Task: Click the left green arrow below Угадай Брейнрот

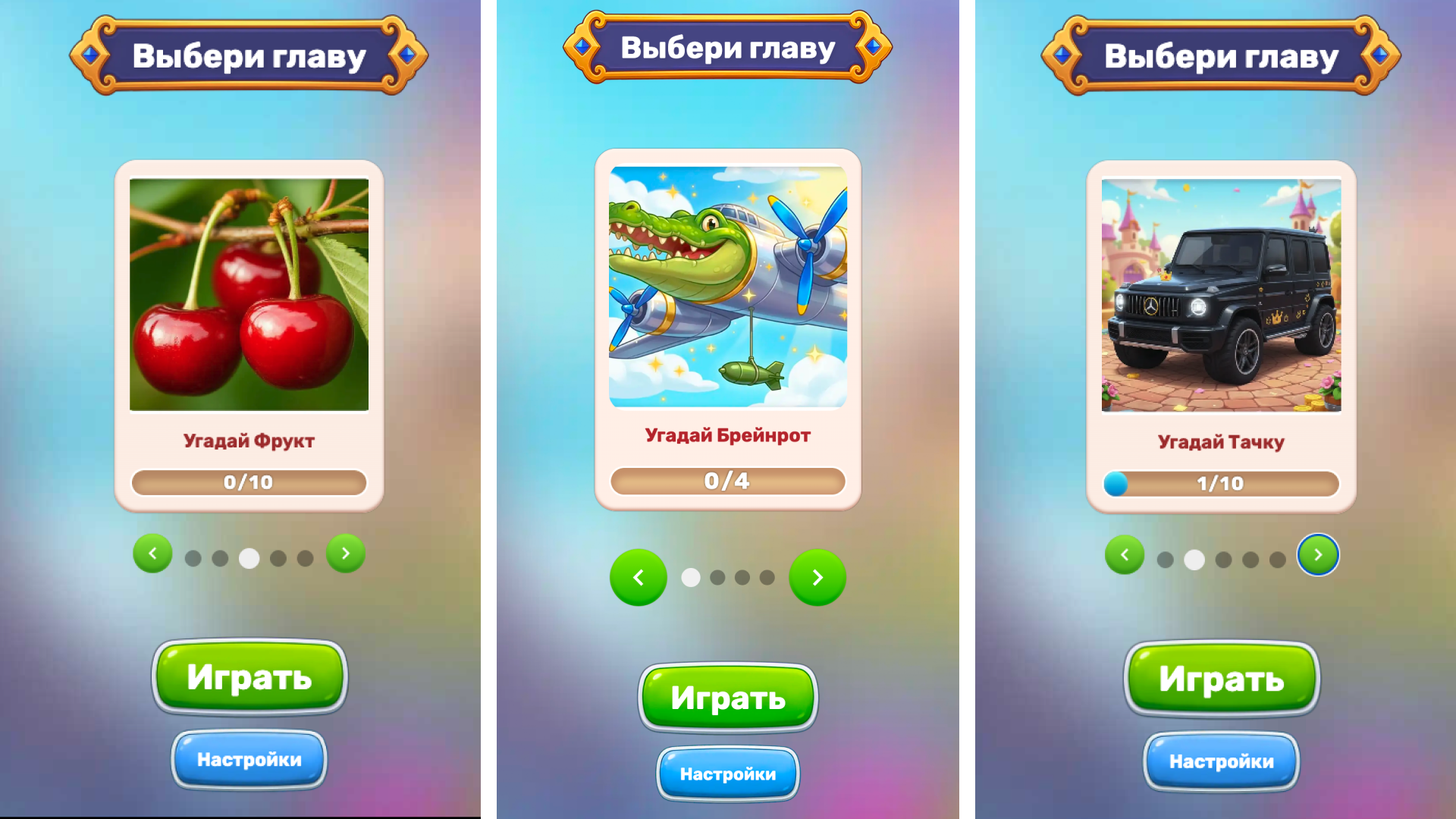Action: point(639,577)
